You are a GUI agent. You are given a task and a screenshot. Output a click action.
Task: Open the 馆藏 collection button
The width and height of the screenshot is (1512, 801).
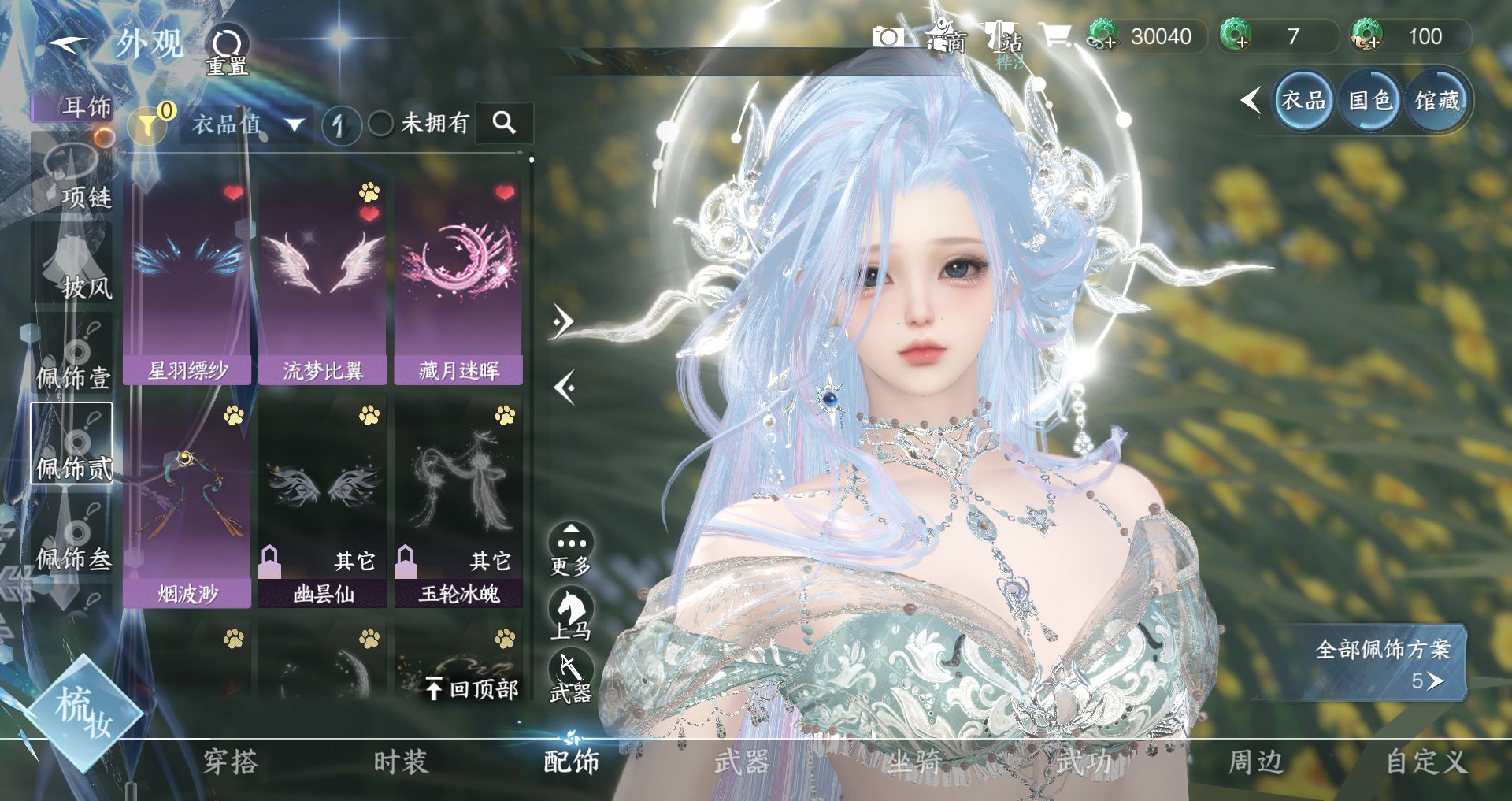coord(1437,101)
